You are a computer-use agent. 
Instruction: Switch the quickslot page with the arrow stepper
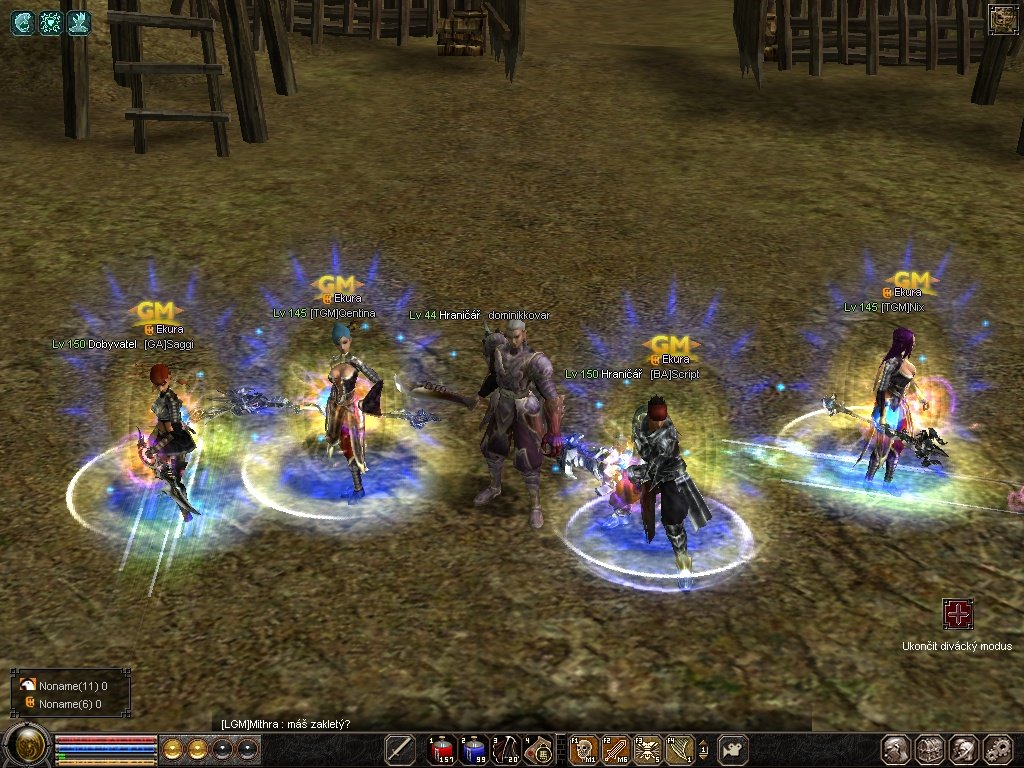(704, 748)
